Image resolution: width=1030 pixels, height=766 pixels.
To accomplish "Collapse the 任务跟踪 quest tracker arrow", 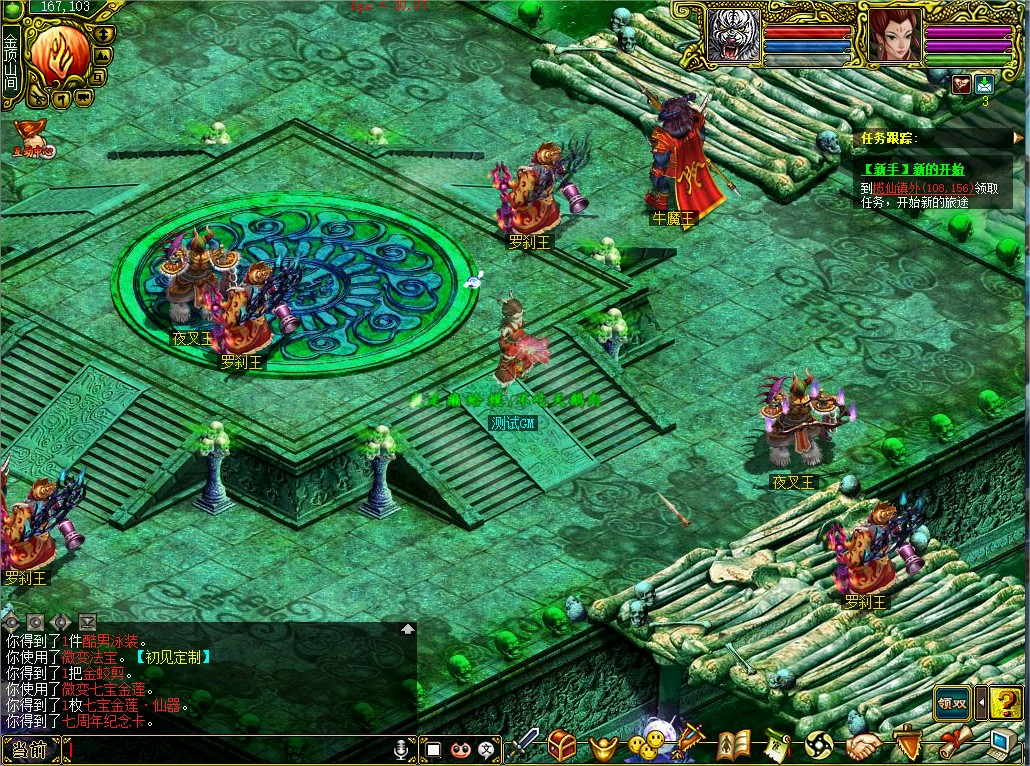I will click(1018, 138).
